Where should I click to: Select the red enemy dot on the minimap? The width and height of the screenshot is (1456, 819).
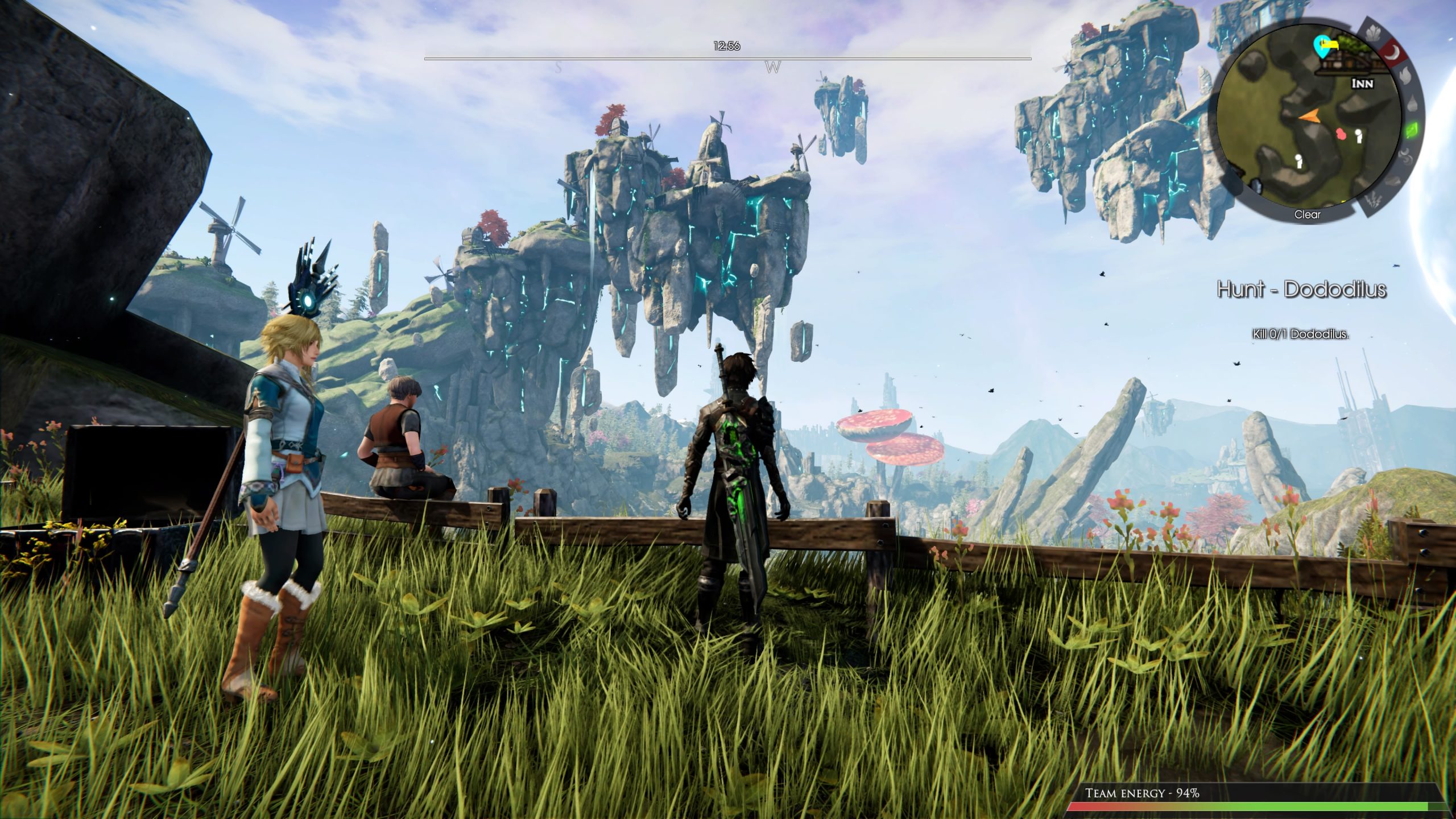click(1341, 135)
